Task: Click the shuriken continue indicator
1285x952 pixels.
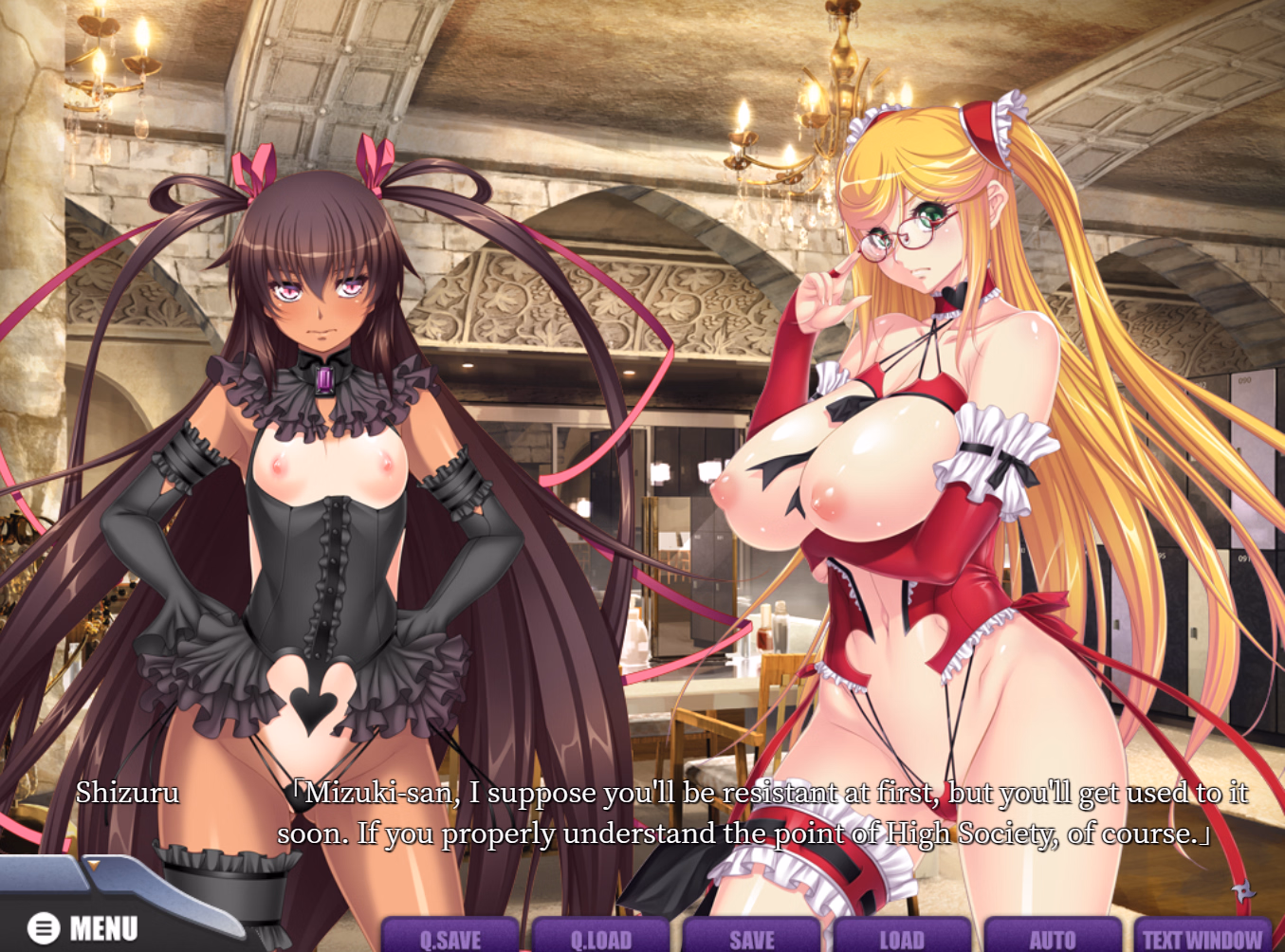Action: click(1242, 889)
